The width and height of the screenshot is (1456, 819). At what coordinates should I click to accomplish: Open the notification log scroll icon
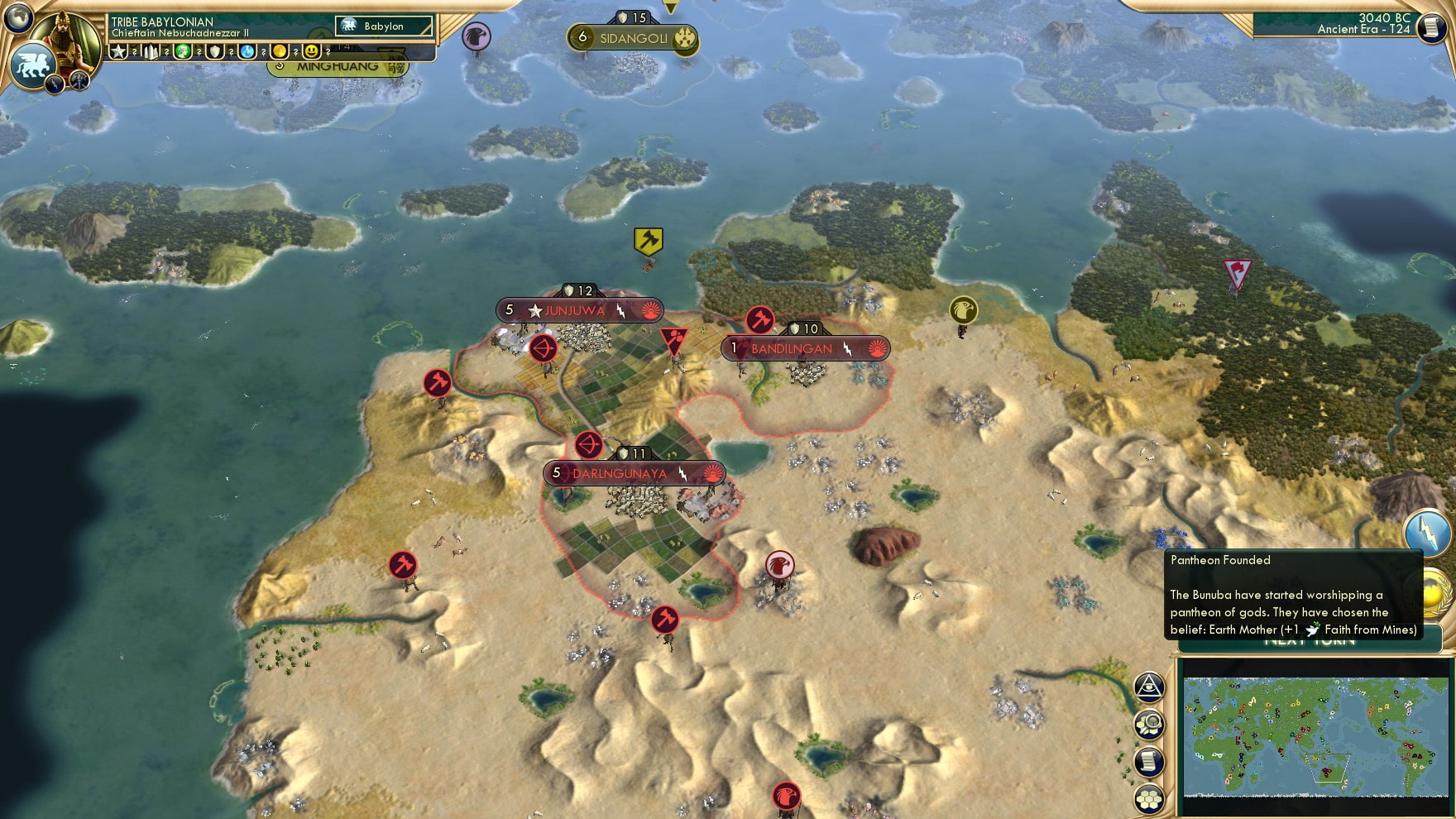pyautogui.click(x=1148, y=761)
